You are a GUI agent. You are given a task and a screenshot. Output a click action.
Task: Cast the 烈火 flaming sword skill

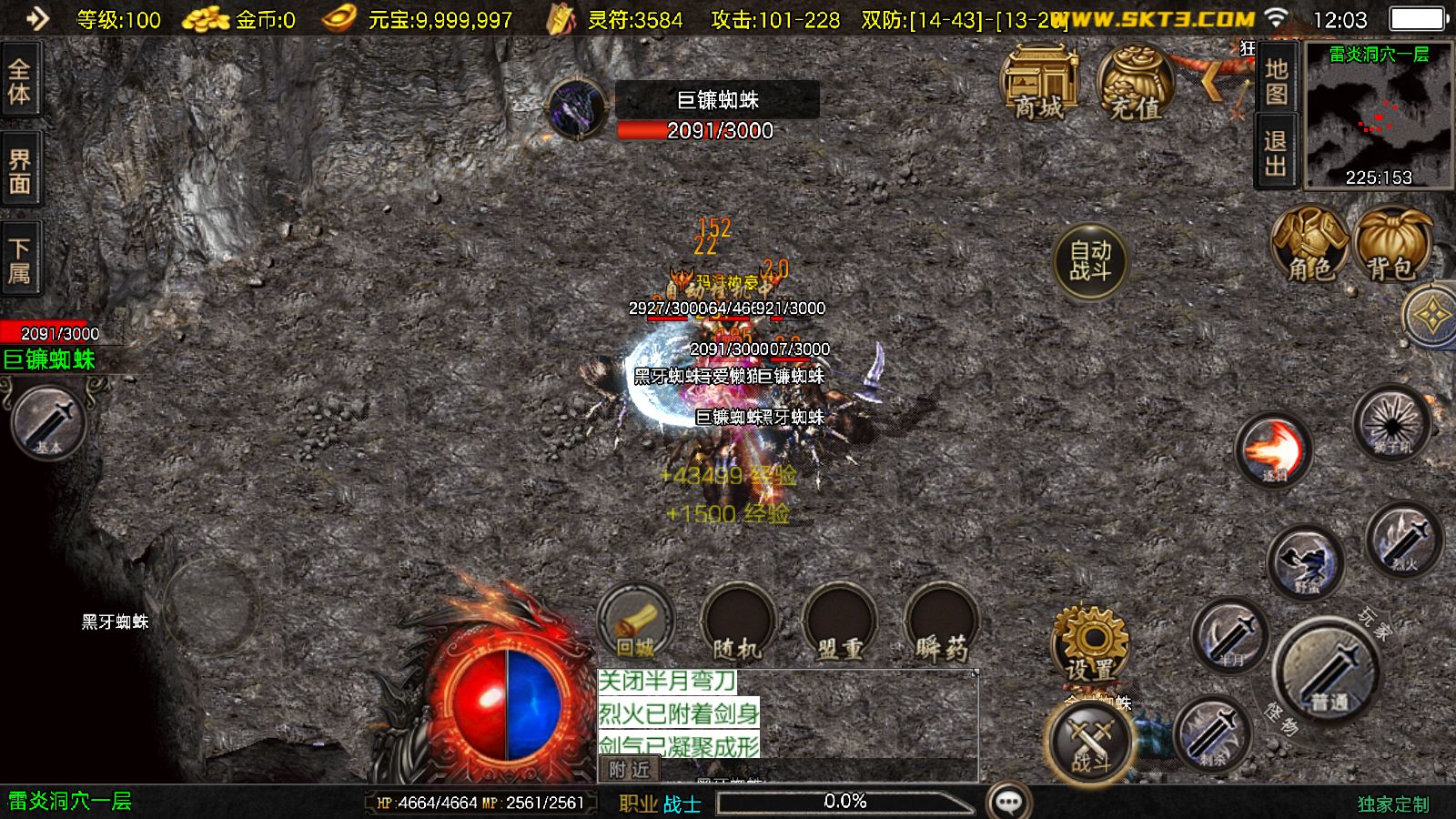(1404, 541)
